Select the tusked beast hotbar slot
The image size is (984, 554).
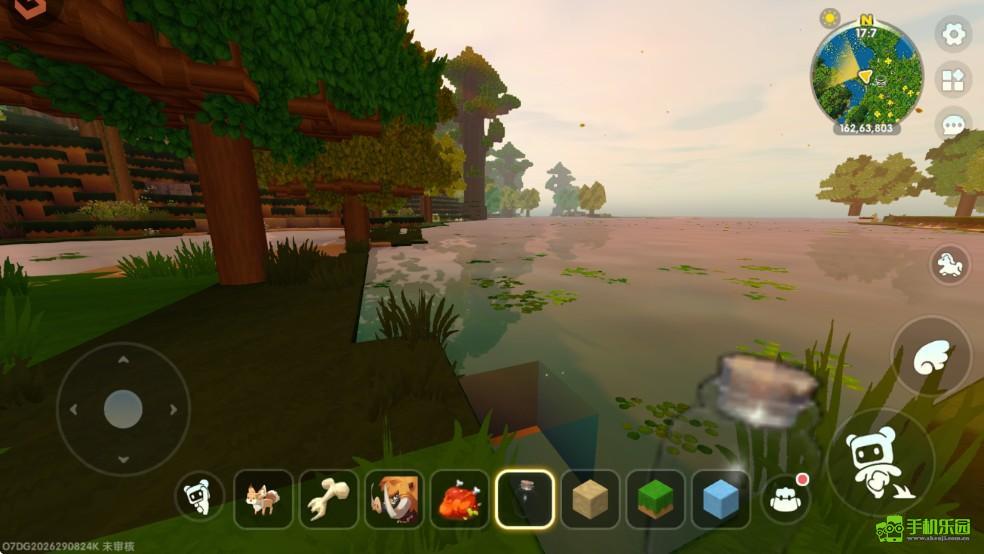(x=394, y=498)
